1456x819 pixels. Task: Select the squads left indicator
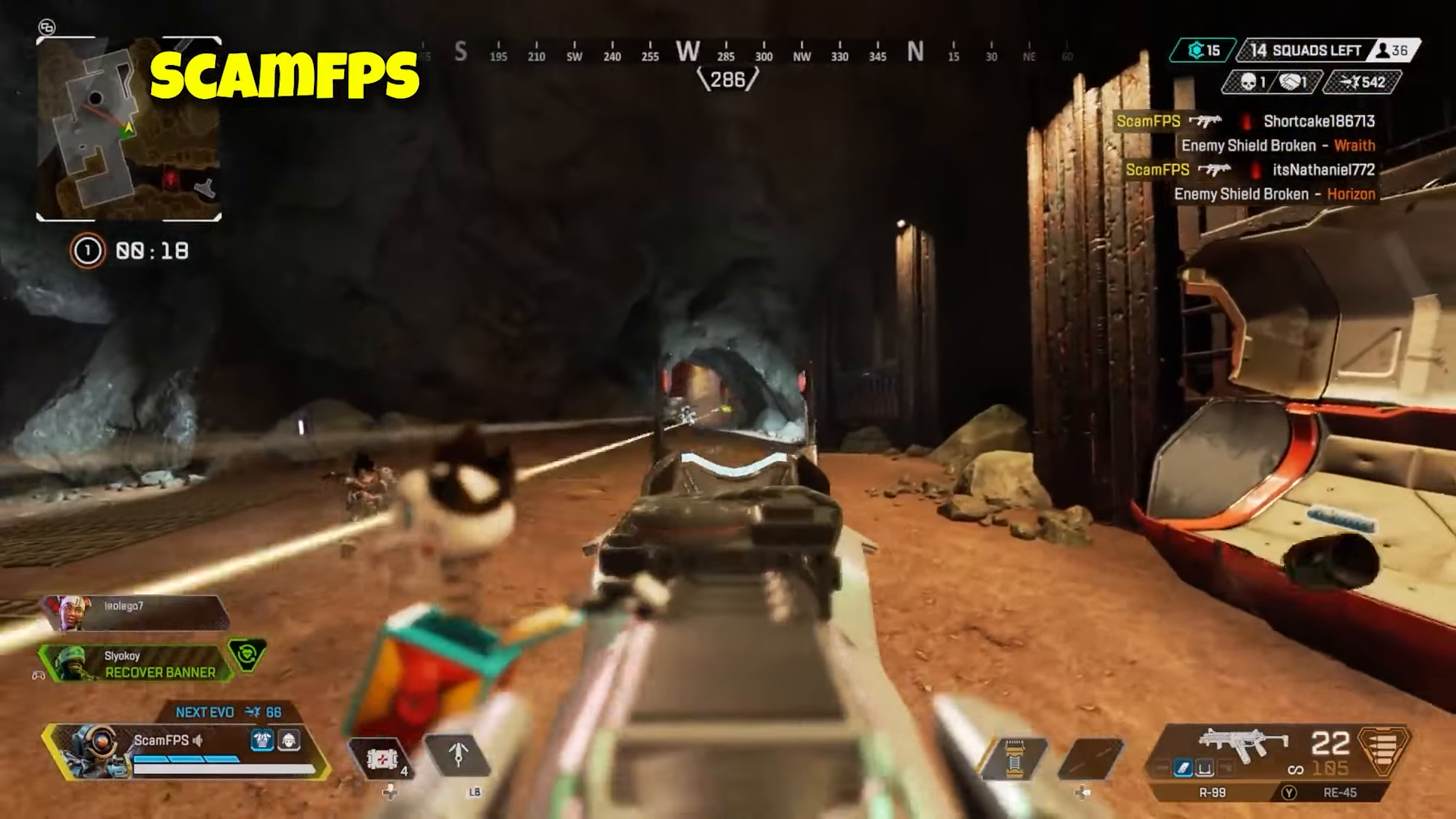coord(1306,51)
